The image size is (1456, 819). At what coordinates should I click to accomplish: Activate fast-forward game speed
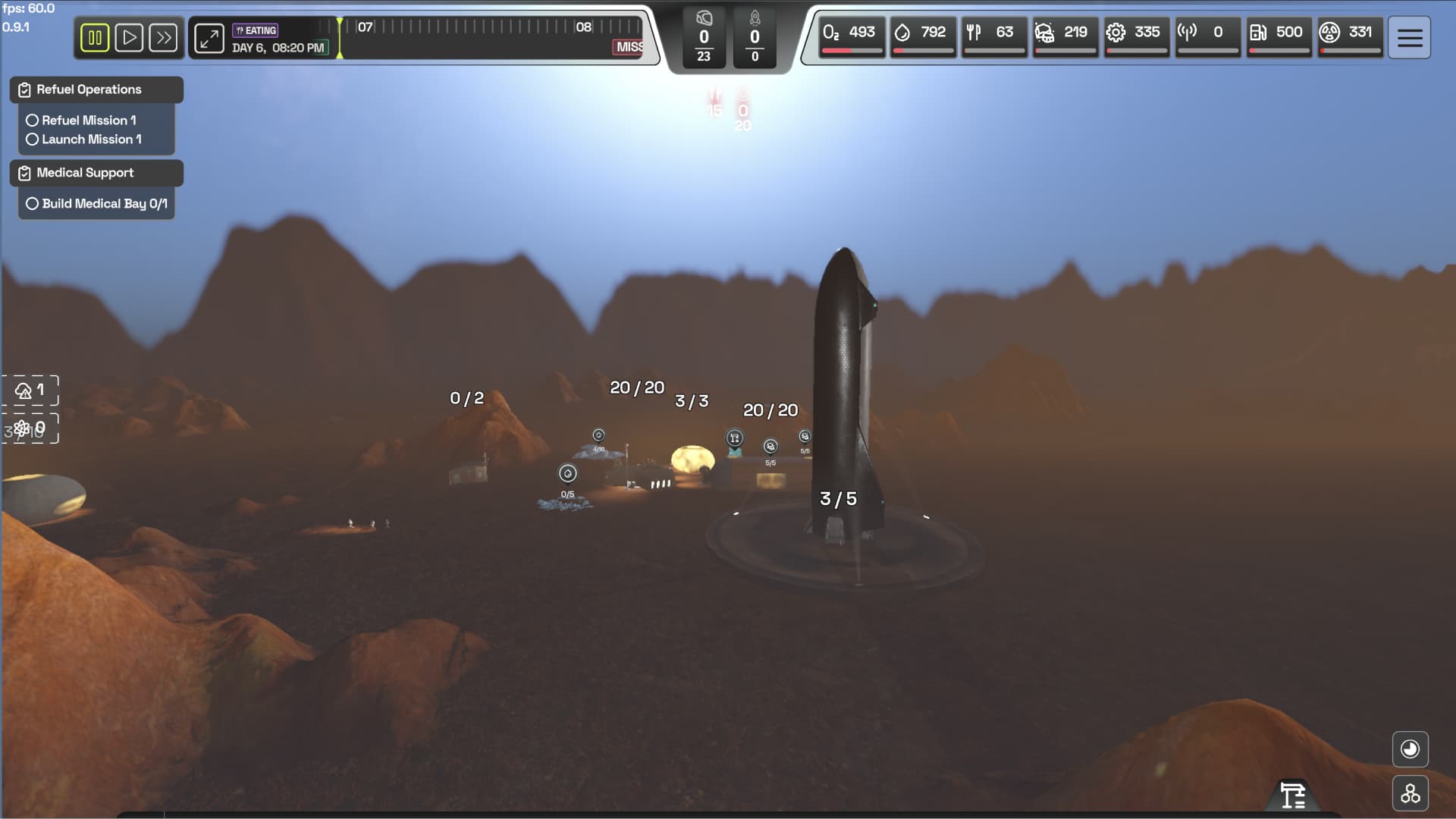pyautogui.click(x=164, y=37)
